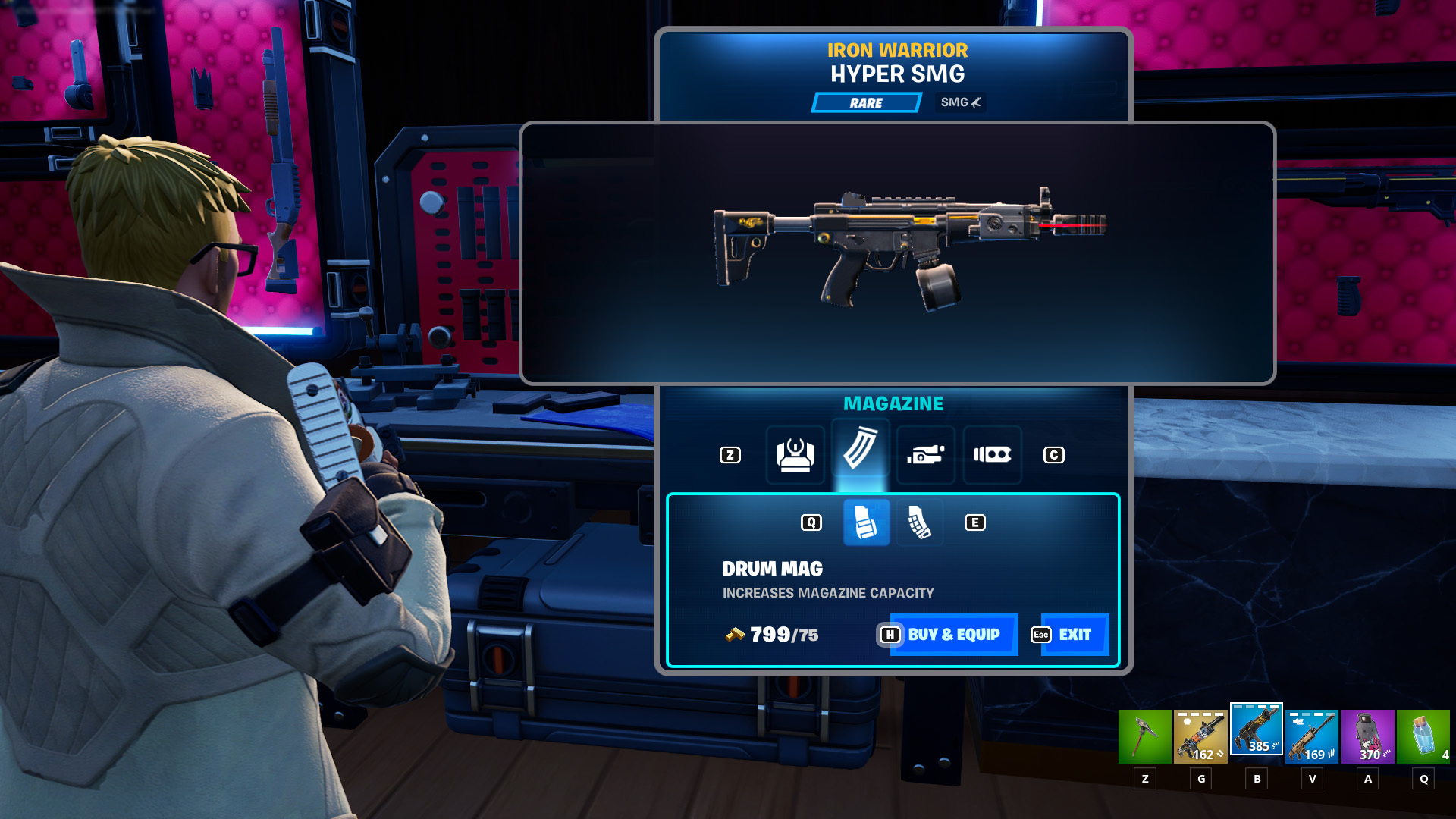This screenshot has height=819, width=1456.
Task: Buy and equip the Drum Mag
Action: 952,635
